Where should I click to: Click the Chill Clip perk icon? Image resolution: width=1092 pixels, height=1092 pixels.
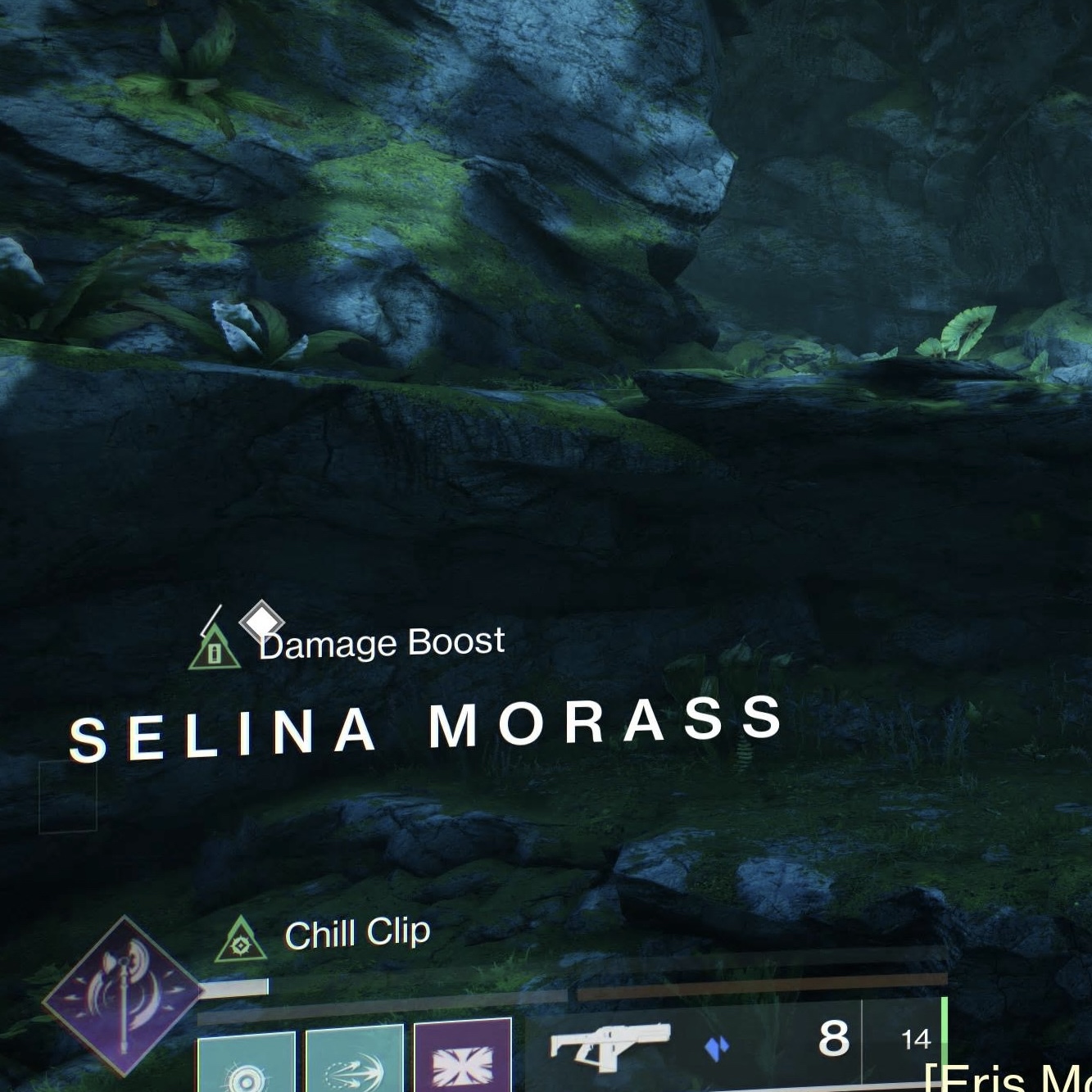point(241,940)
